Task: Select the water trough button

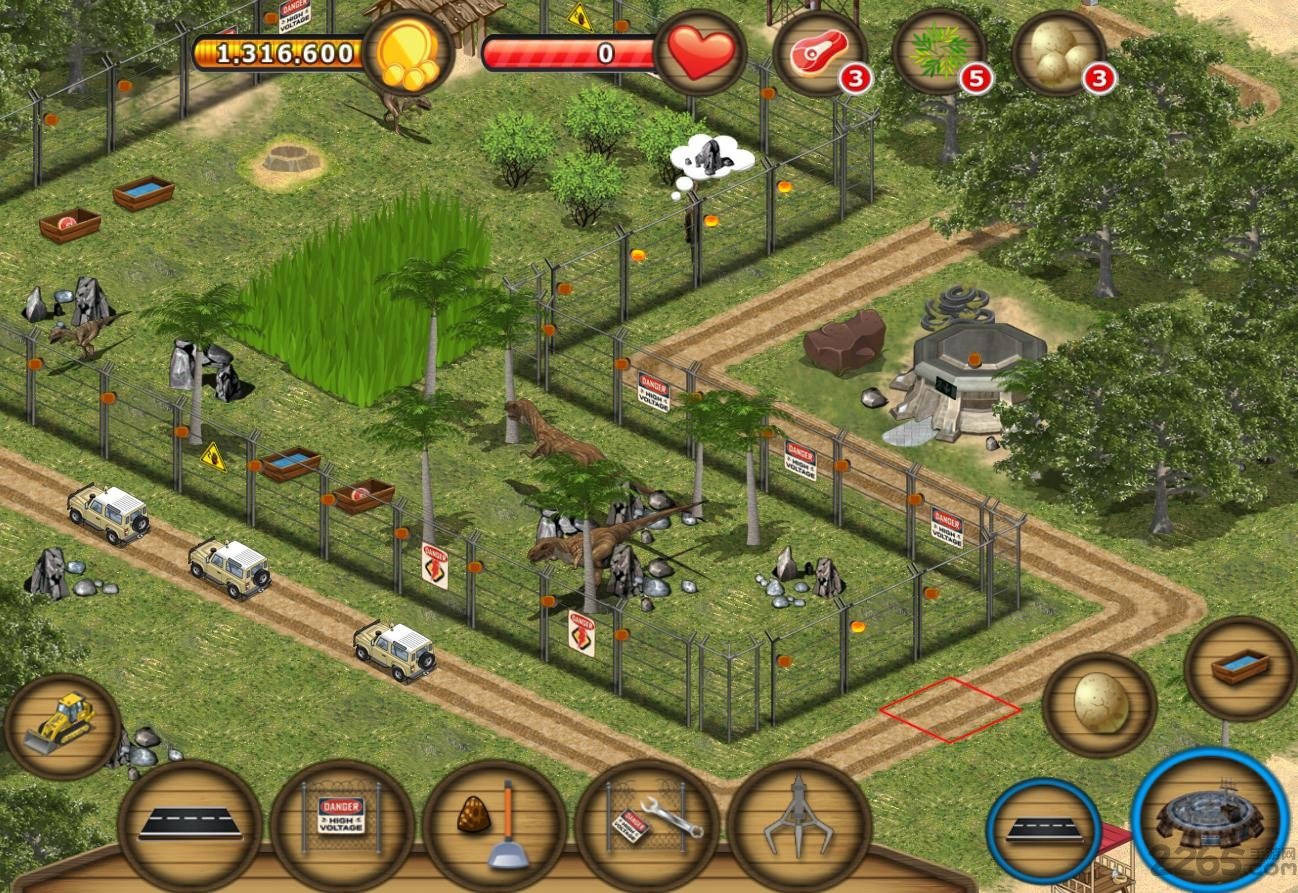Action: (1240, 667)
